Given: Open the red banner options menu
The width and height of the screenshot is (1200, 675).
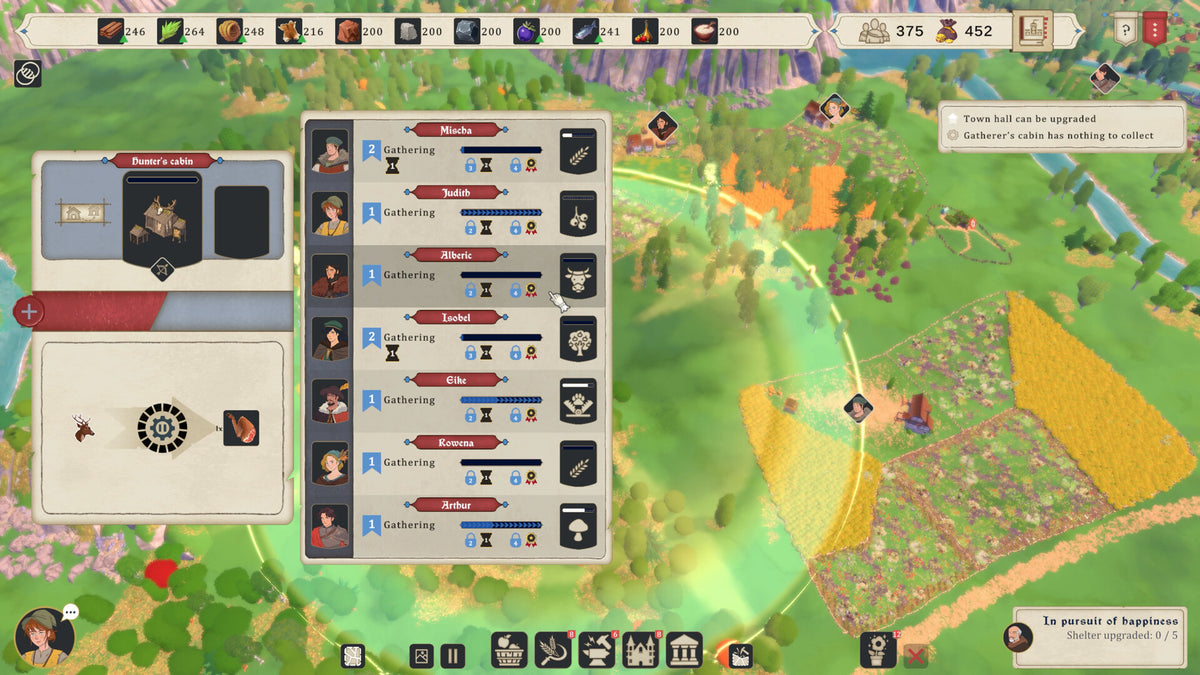Looking at the screenshot, I should (x=1155, y=29).
